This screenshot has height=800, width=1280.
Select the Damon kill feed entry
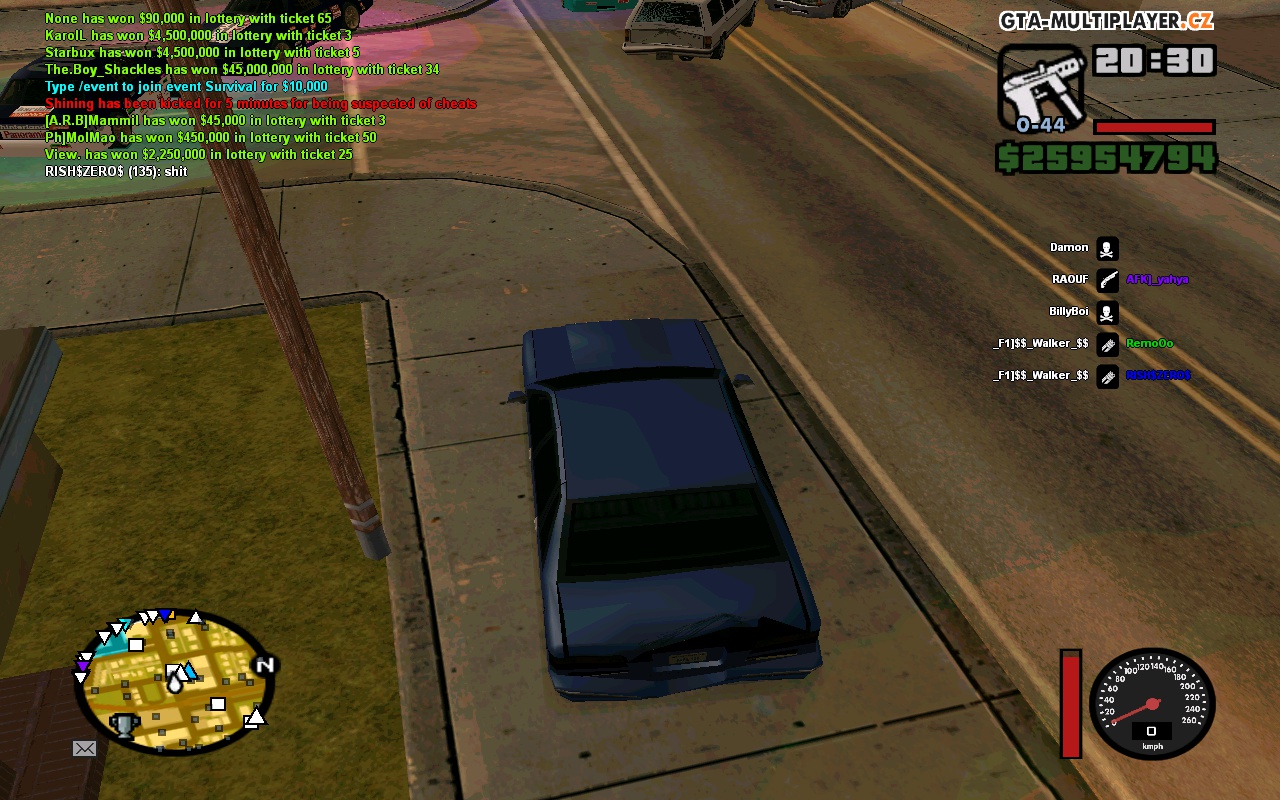(1069, 248)
